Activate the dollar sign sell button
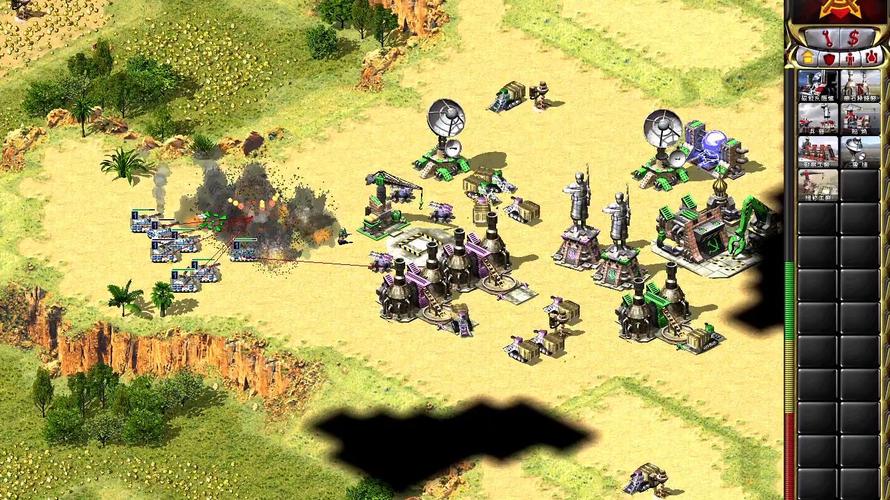Viewport: 890px width, 500px height. (x=853, y=38)
